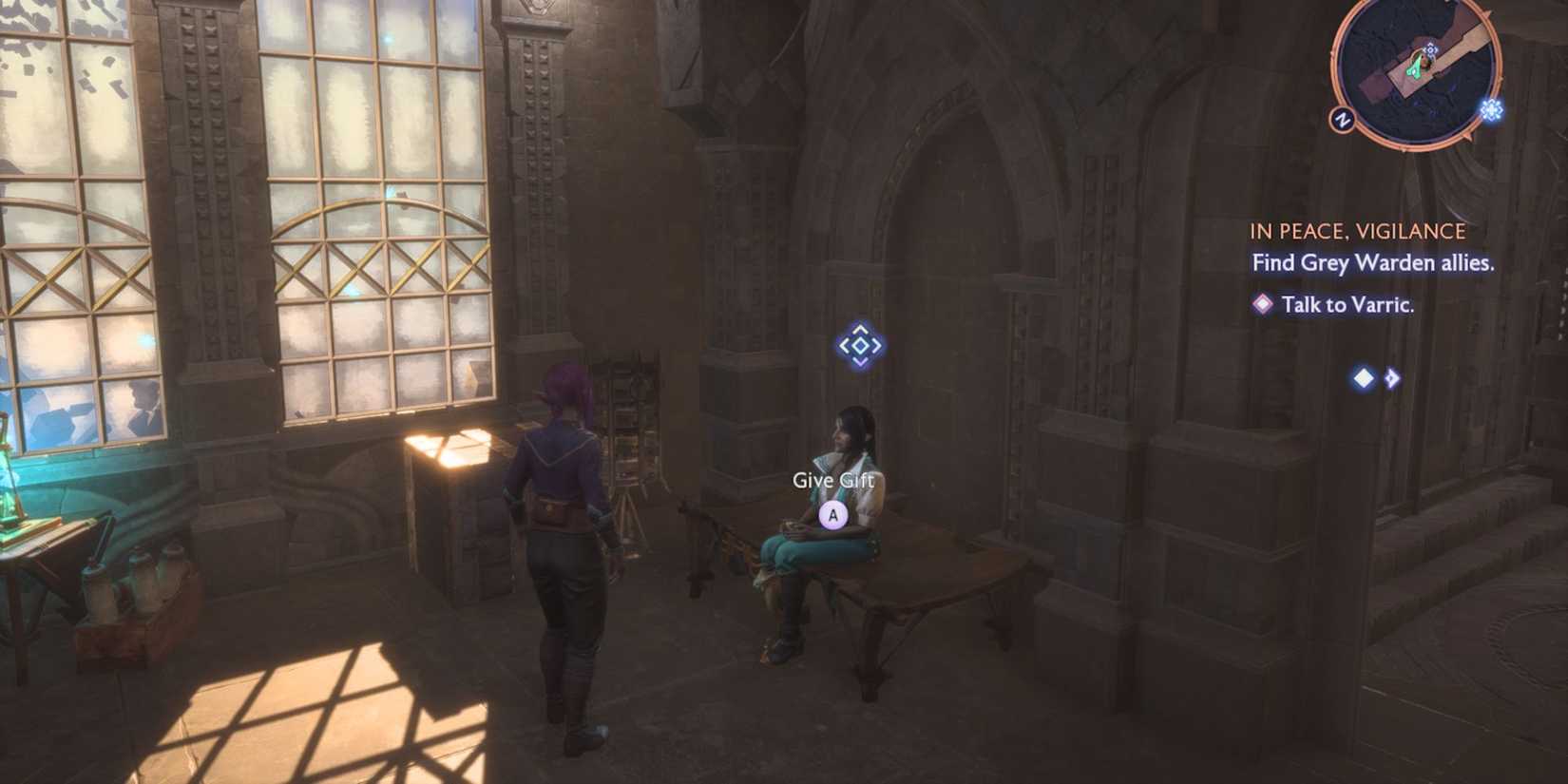Click the diamond notification icon below the quest tracker
The image size is (1568, 784).
pyautogui.click(x=1362, y=377)
